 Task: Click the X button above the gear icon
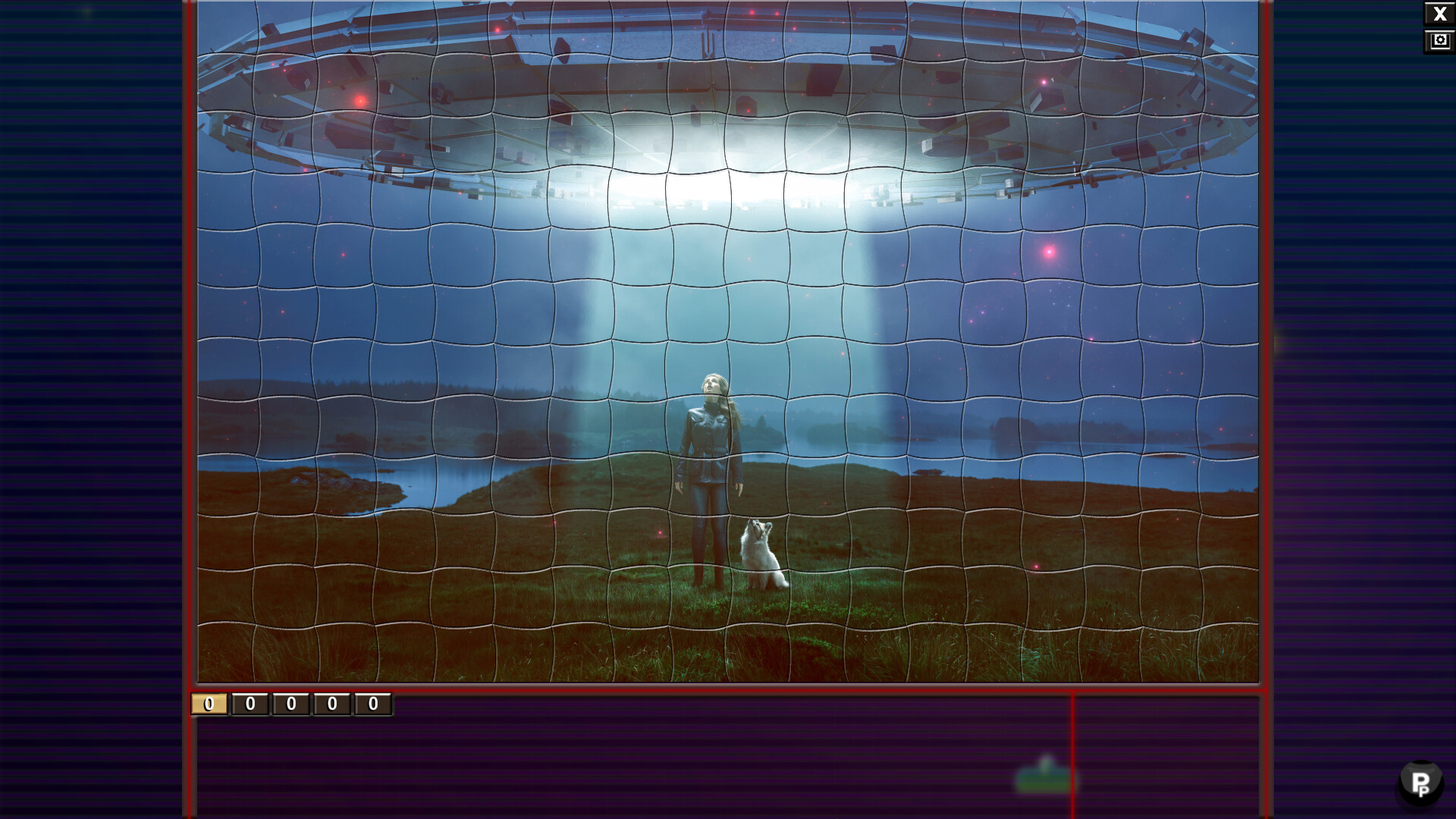(x=1439, y=13)
